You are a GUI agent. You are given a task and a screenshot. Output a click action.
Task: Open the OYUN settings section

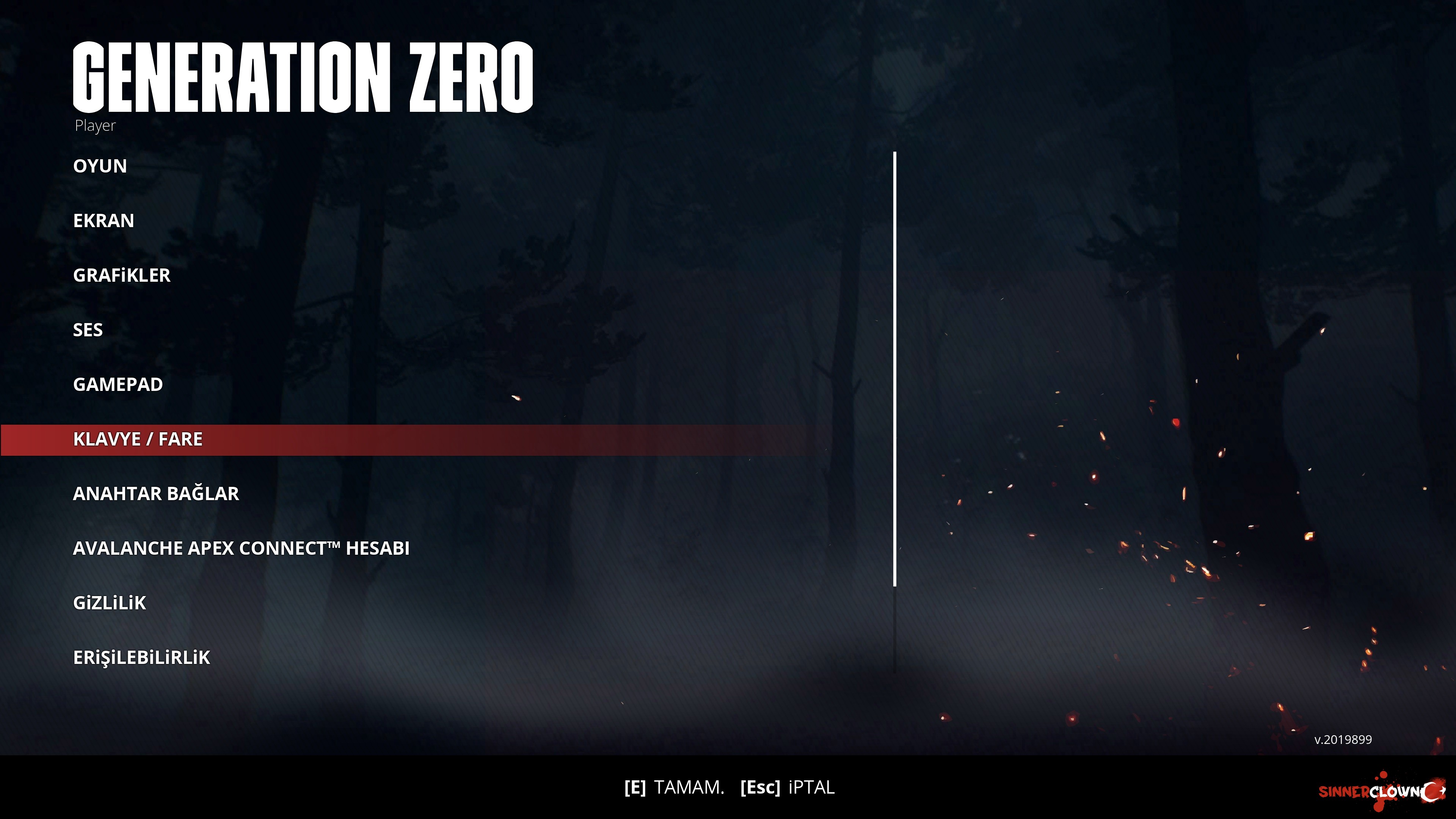point(100,166)
